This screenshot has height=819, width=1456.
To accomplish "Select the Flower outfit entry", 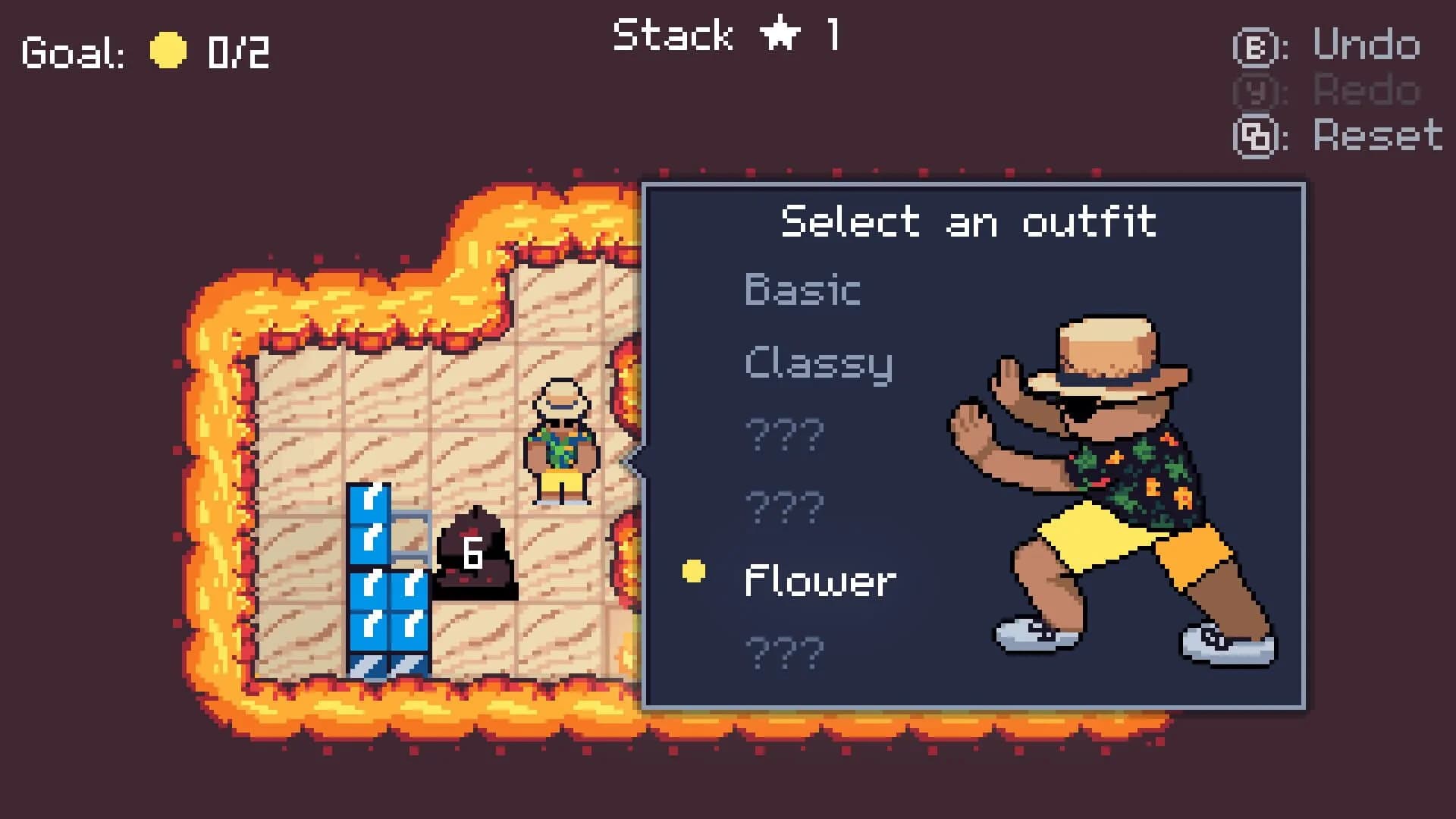I will (820, 581).
